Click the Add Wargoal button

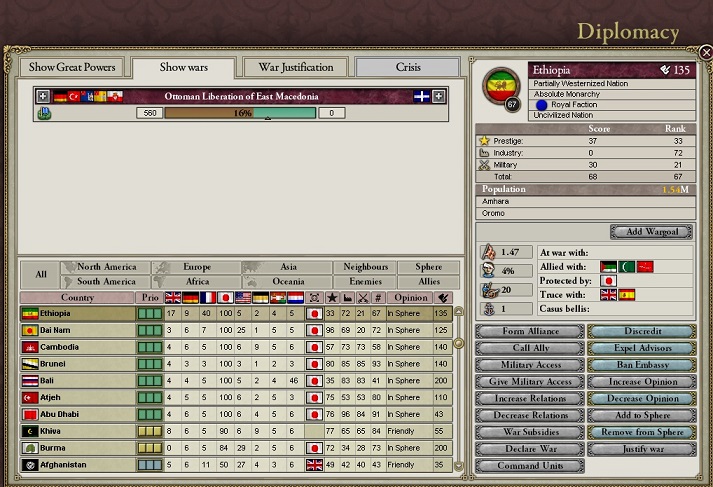(652, 232)
